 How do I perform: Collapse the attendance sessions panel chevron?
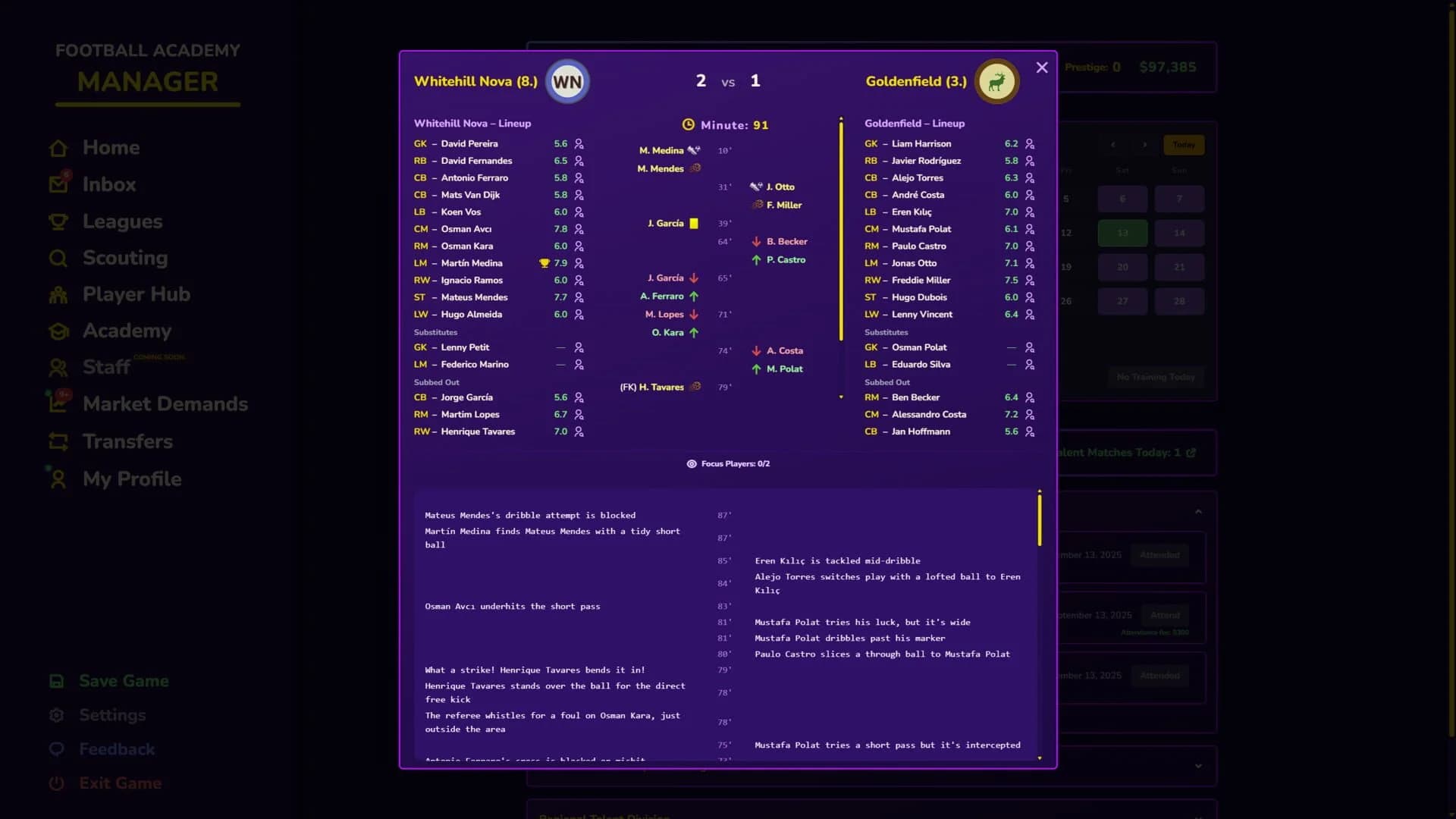(1198, 511)
